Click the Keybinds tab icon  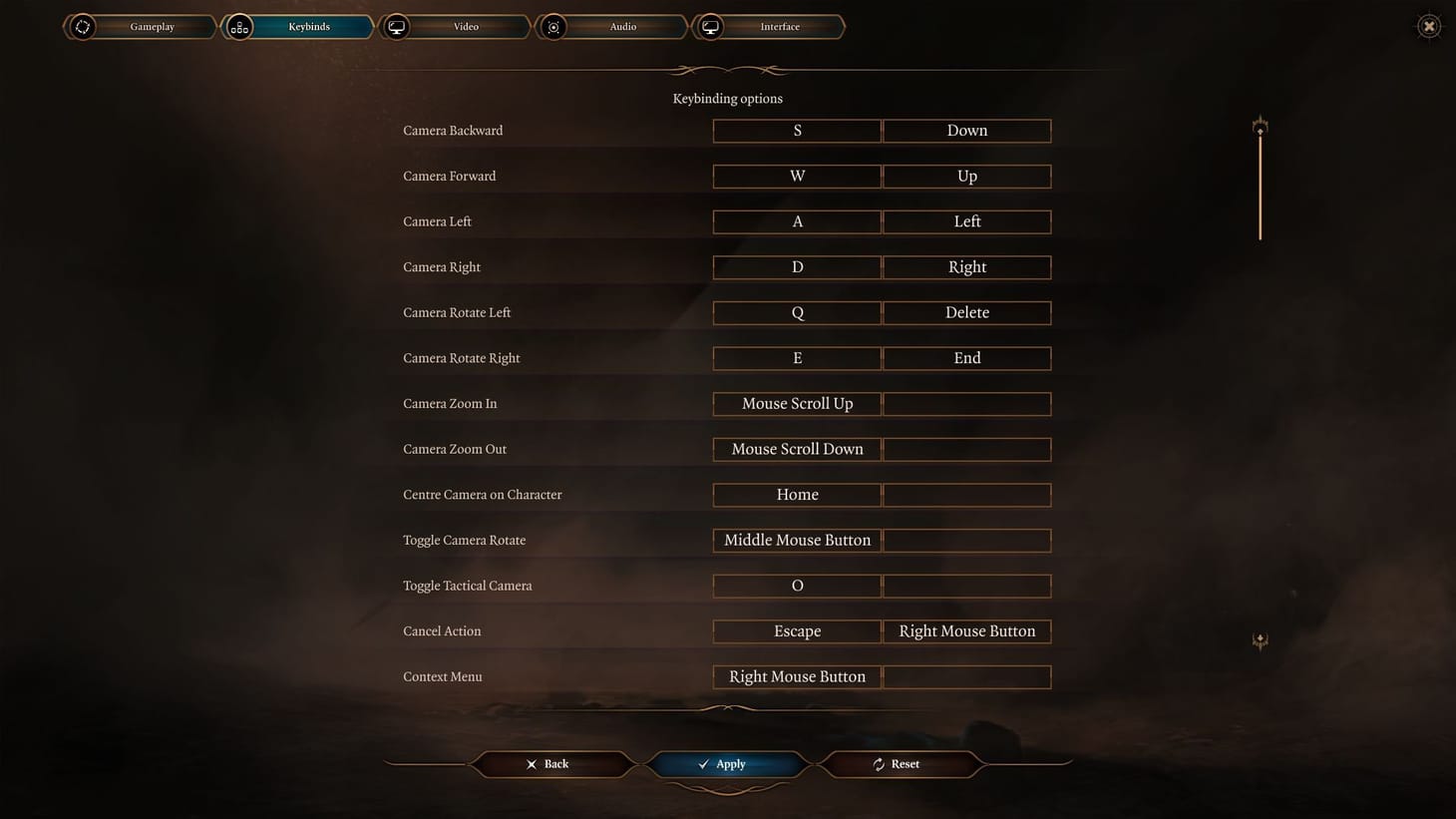[x=238, y=27]
